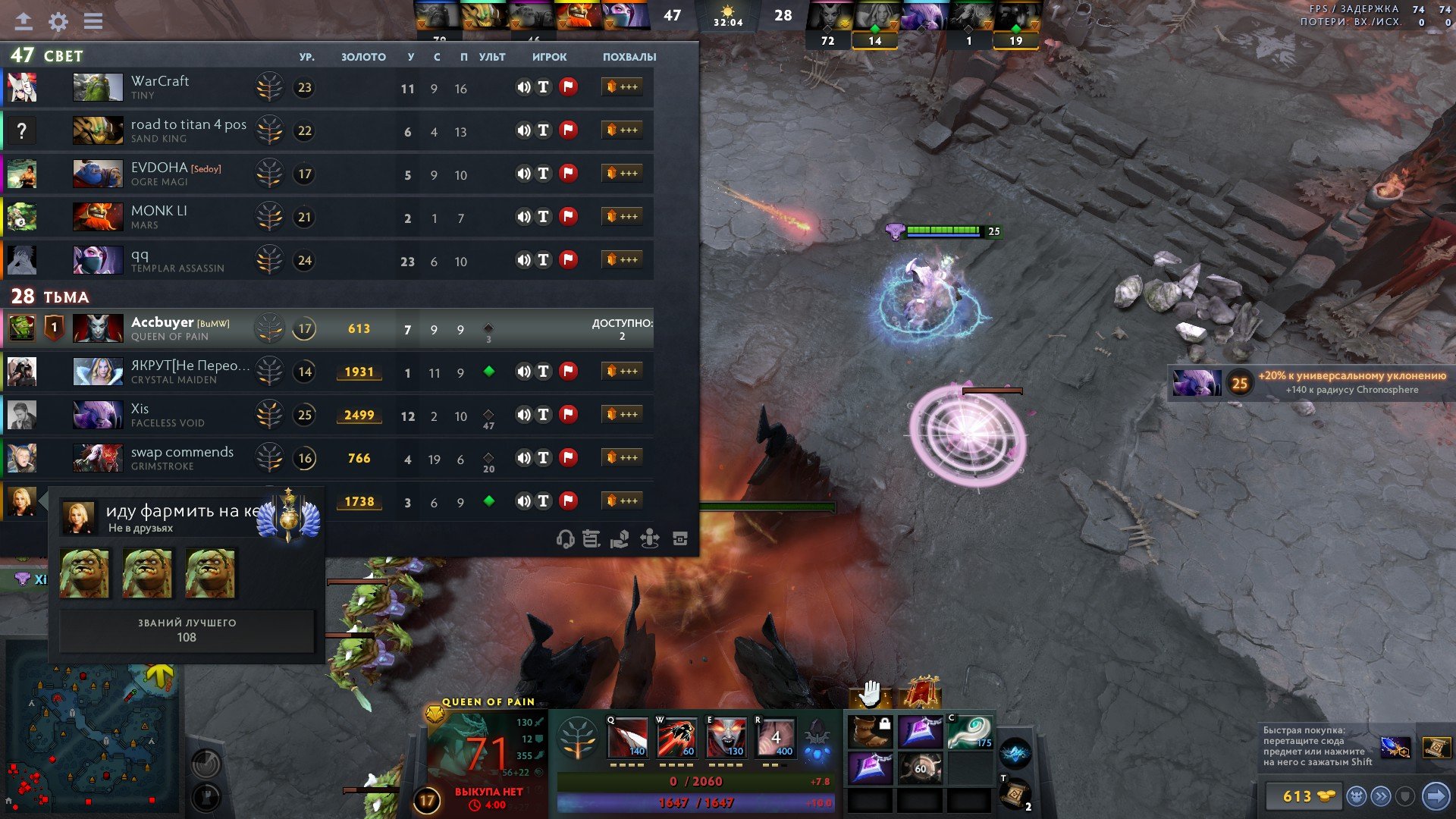Screen dimensions: 1456x819
Task: Use the town portal scroll
Action: coord(1014,794)
